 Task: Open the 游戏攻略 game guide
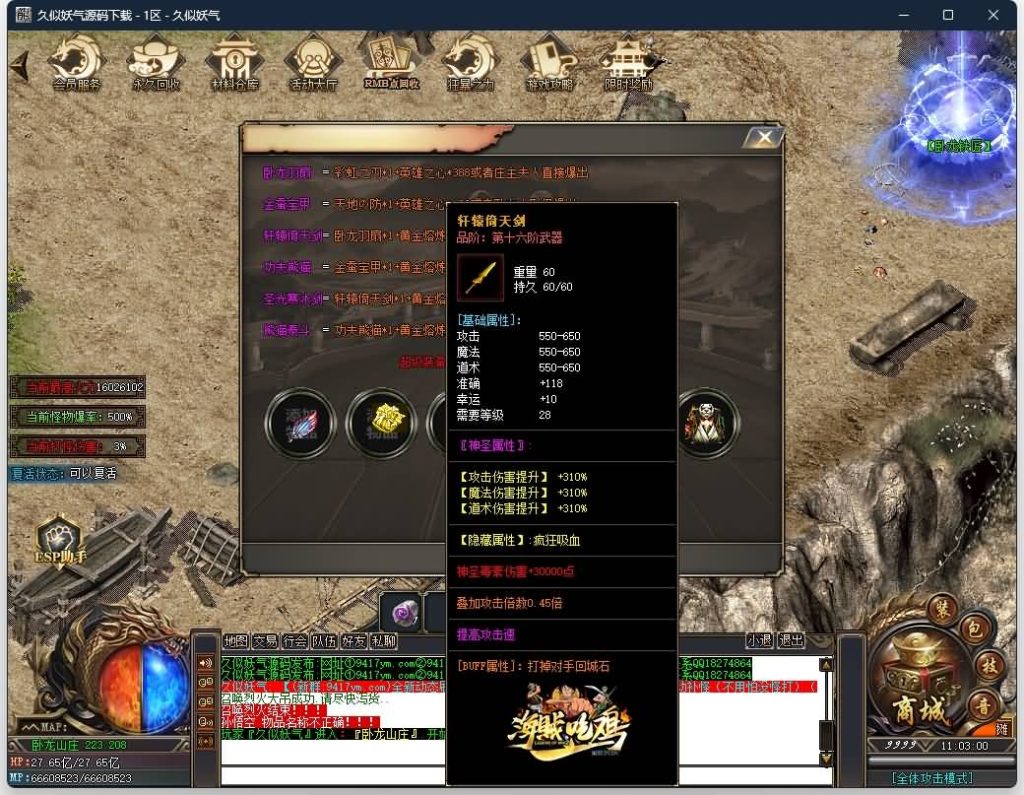click(549, 64)
